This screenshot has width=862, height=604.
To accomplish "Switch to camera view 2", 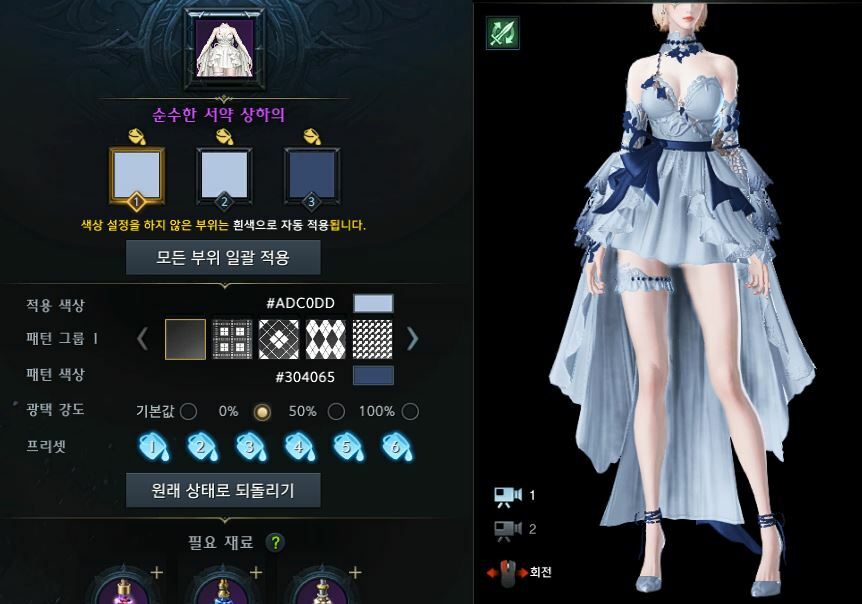I will [509, 529].
